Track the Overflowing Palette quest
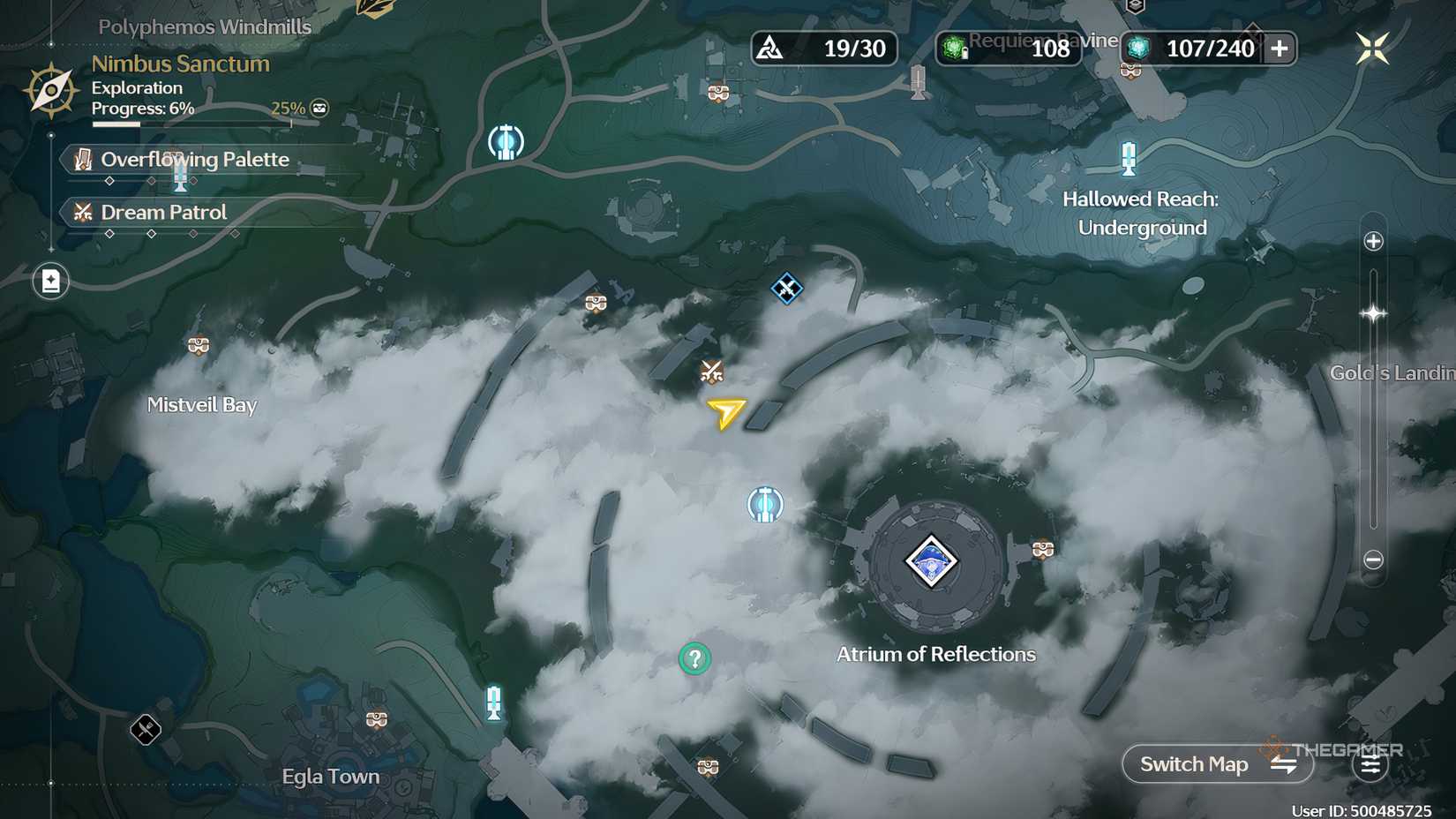 tap(194, 160)
